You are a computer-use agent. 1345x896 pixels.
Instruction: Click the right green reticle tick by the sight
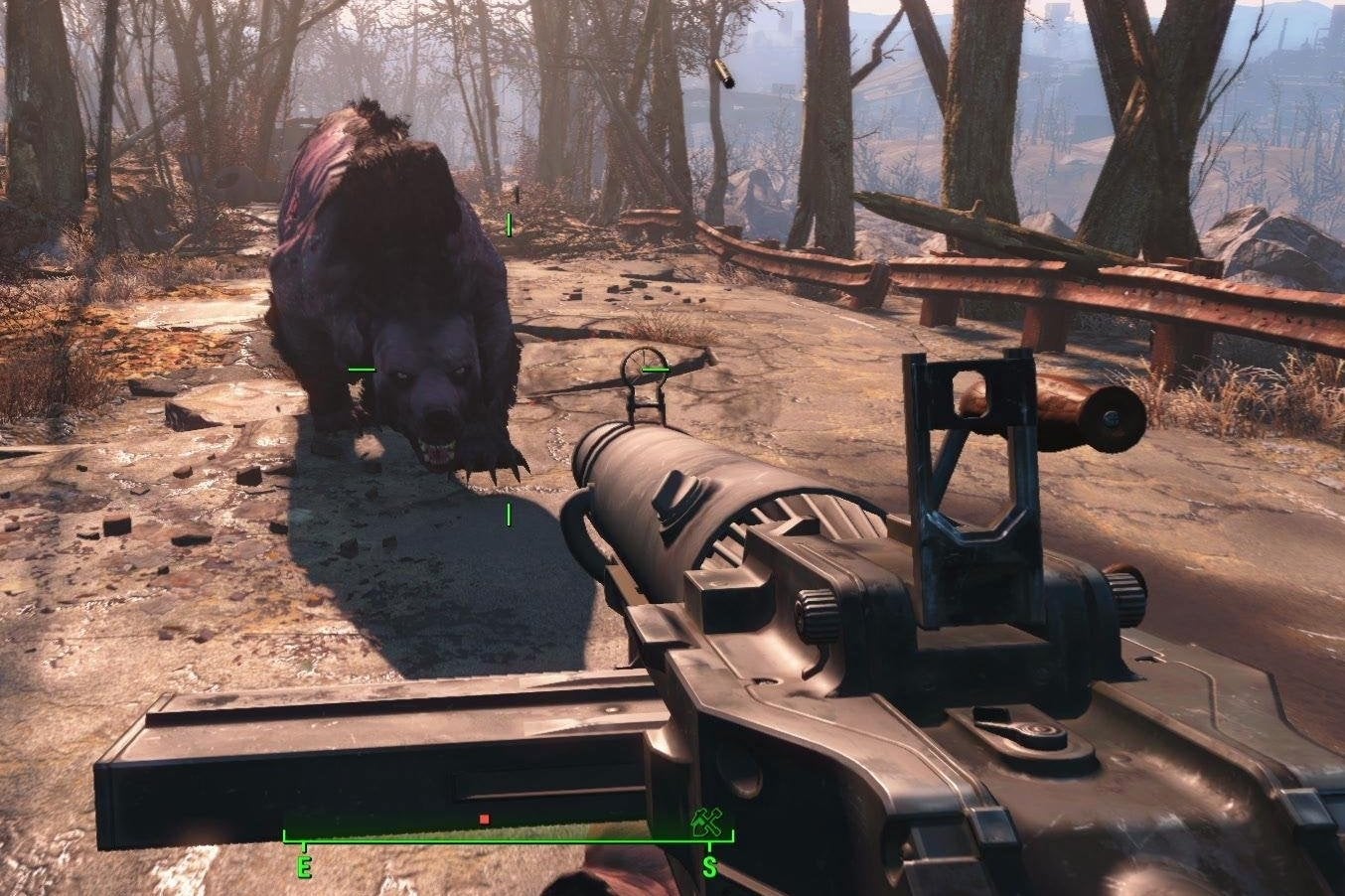click(x=657, y=368)
